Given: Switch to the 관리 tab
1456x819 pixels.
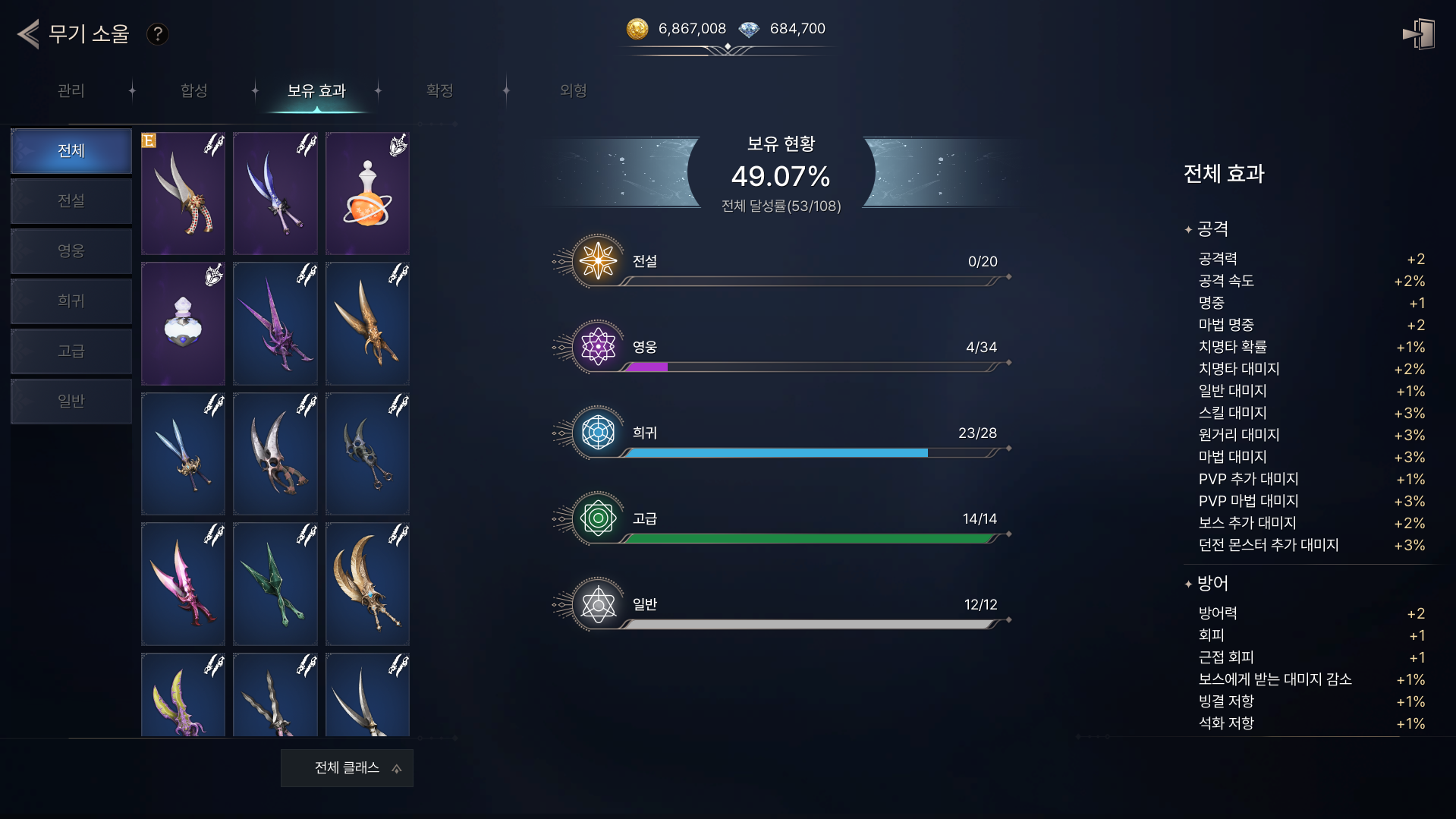Looking at the screenshot, I should coord(71,91).
